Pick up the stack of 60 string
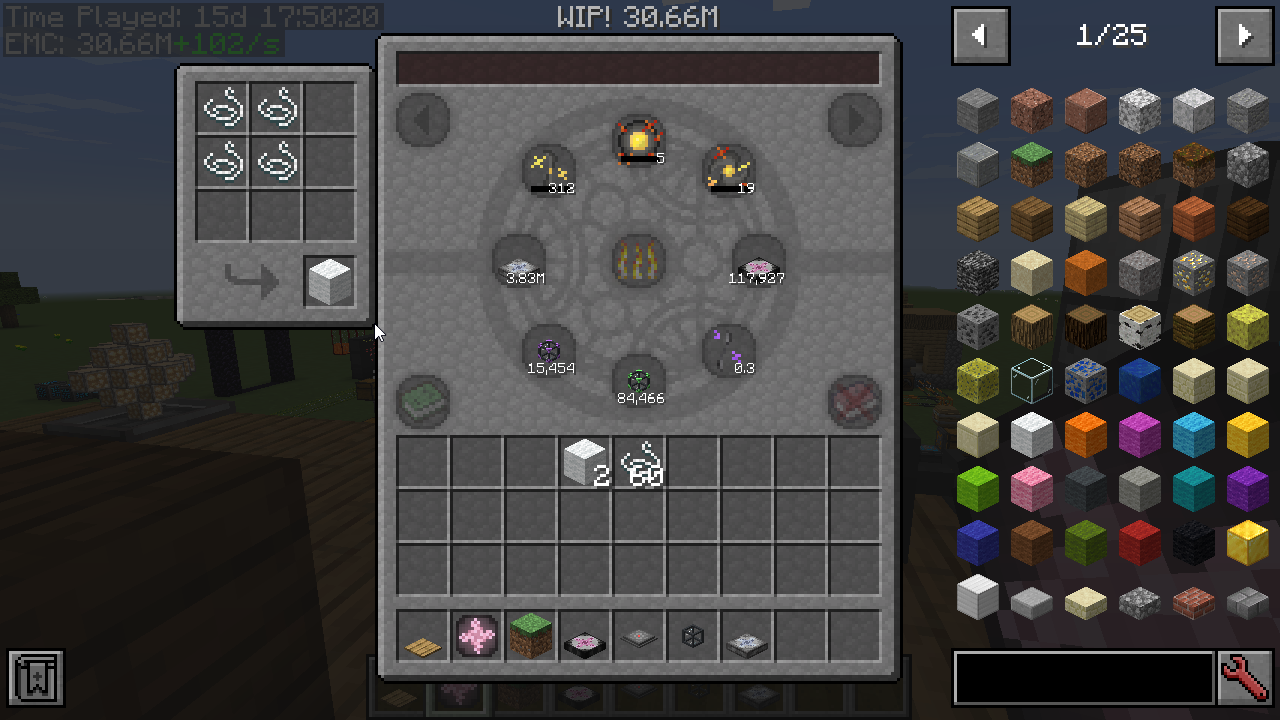The height and width of the screenshot is (720, 1280). click(x=639, y=462)
